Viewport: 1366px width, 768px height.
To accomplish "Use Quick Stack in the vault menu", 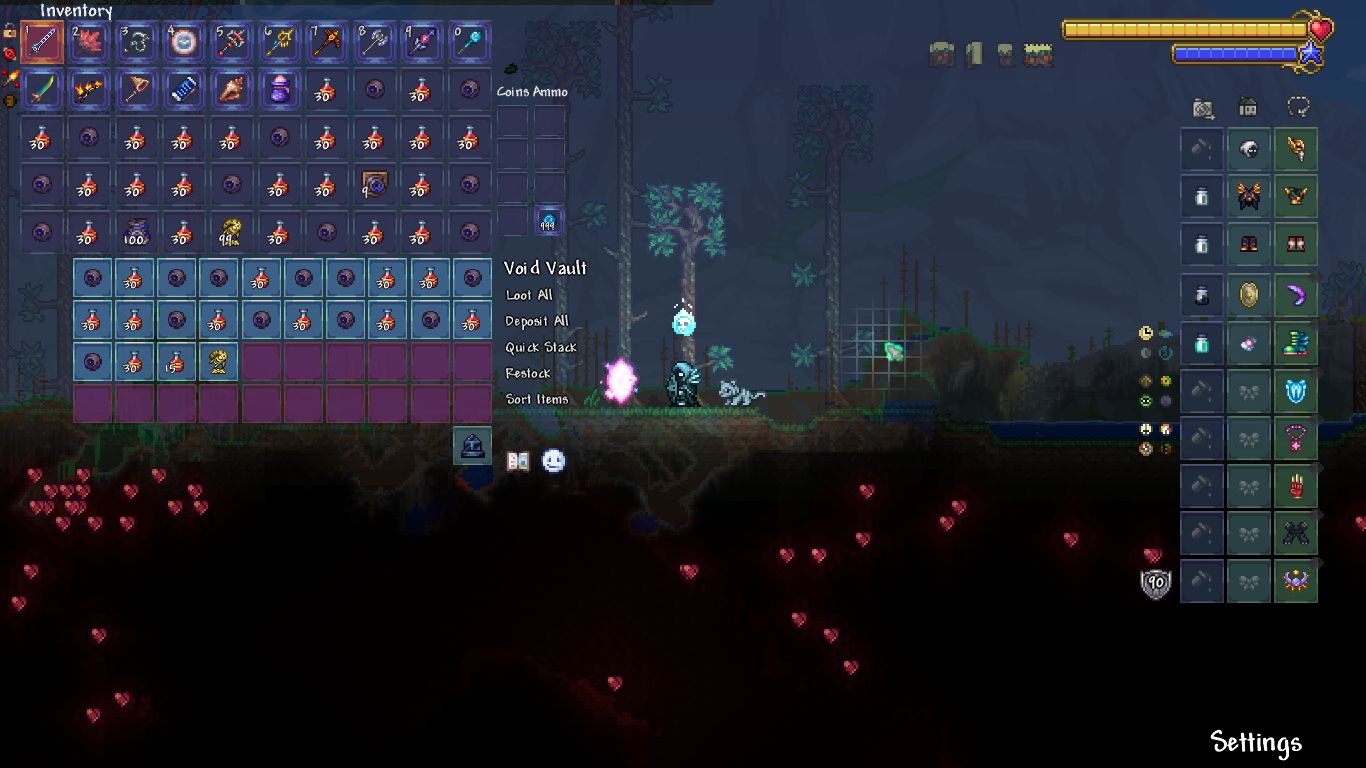I will 541,348.
